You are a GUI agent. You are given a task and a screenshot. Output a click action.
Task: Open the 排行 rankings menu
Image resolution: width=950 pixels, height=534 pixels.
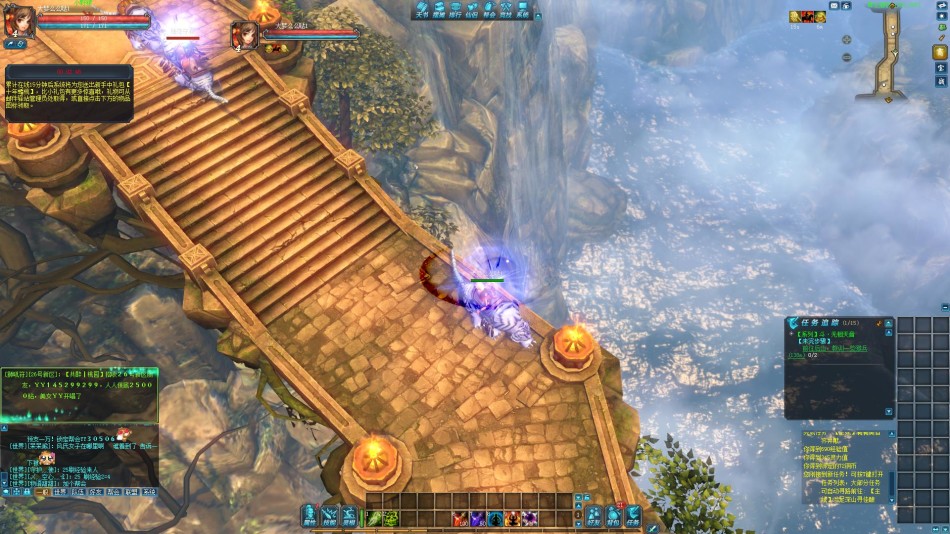point(455,11)
